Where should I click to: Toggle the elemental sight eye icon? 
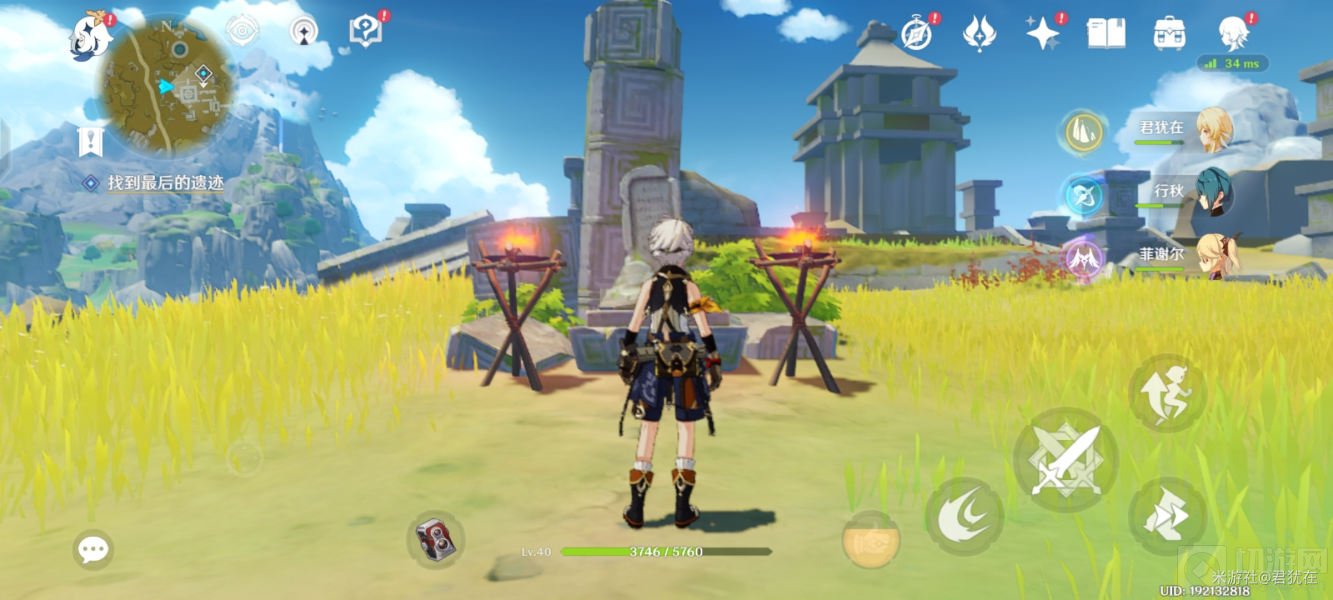pyautogui.click(x=241, y=31)
